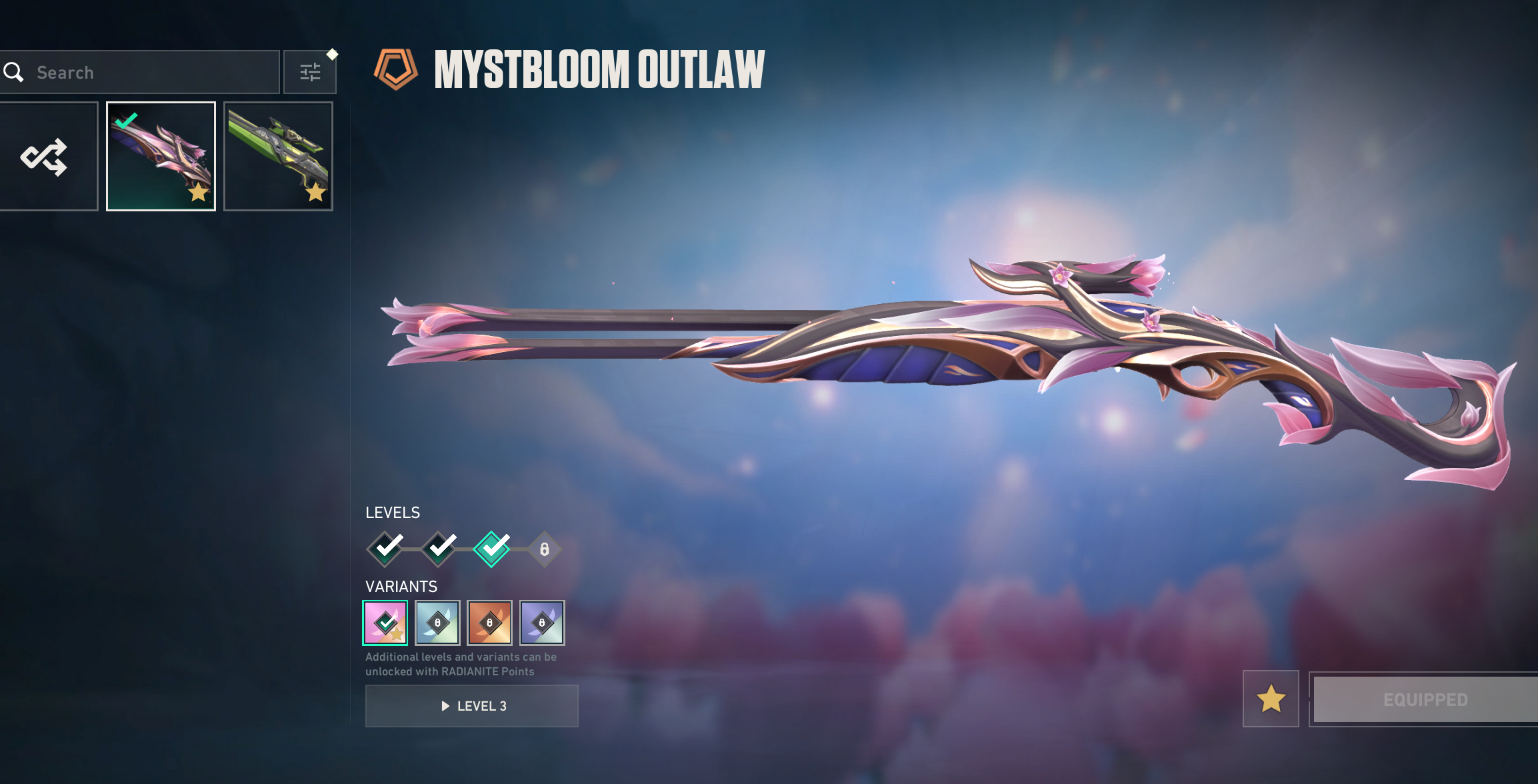Select the second level diamond
This screenshot has width=1538, height=784.
click(439, 549)
